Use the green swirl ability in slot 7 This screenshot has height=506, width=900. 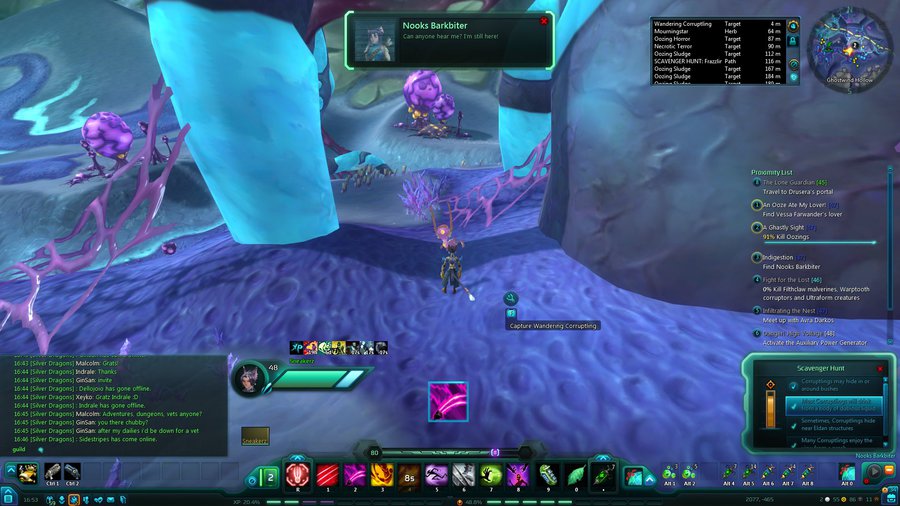tap(490, 472)
